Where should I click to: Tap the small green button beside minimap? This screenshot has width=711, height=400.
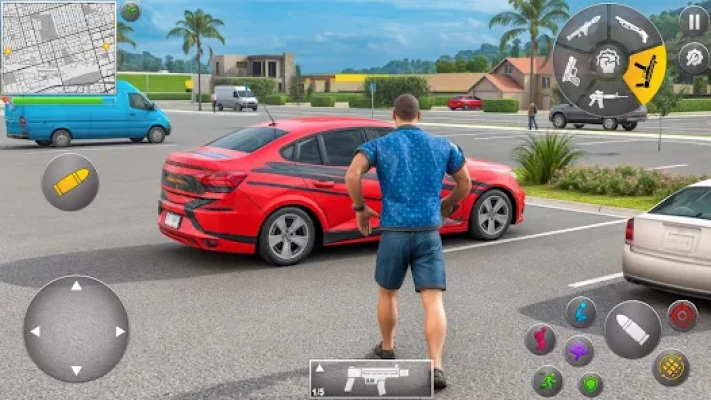tap(131, 12)
